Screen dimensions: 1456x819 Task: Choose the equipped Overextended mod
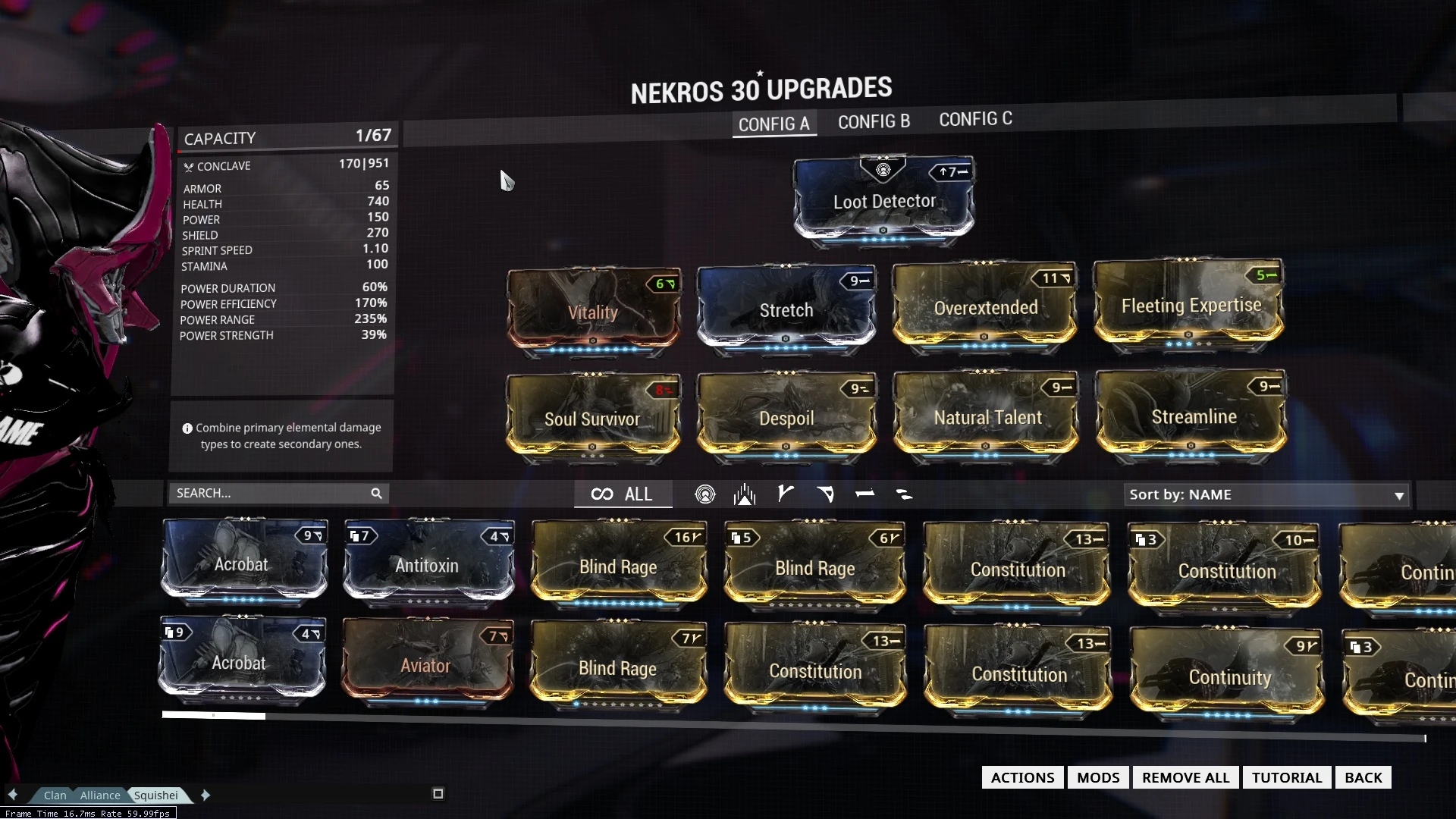pos(985,307)
